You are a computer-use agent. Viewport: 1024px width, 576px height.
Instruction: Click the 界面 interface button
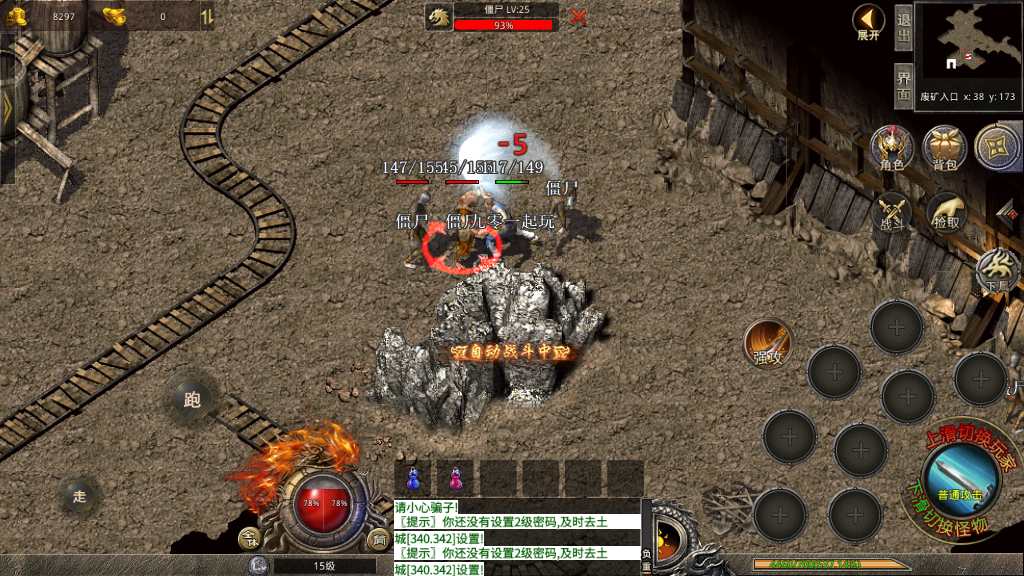tap(903, 84)
